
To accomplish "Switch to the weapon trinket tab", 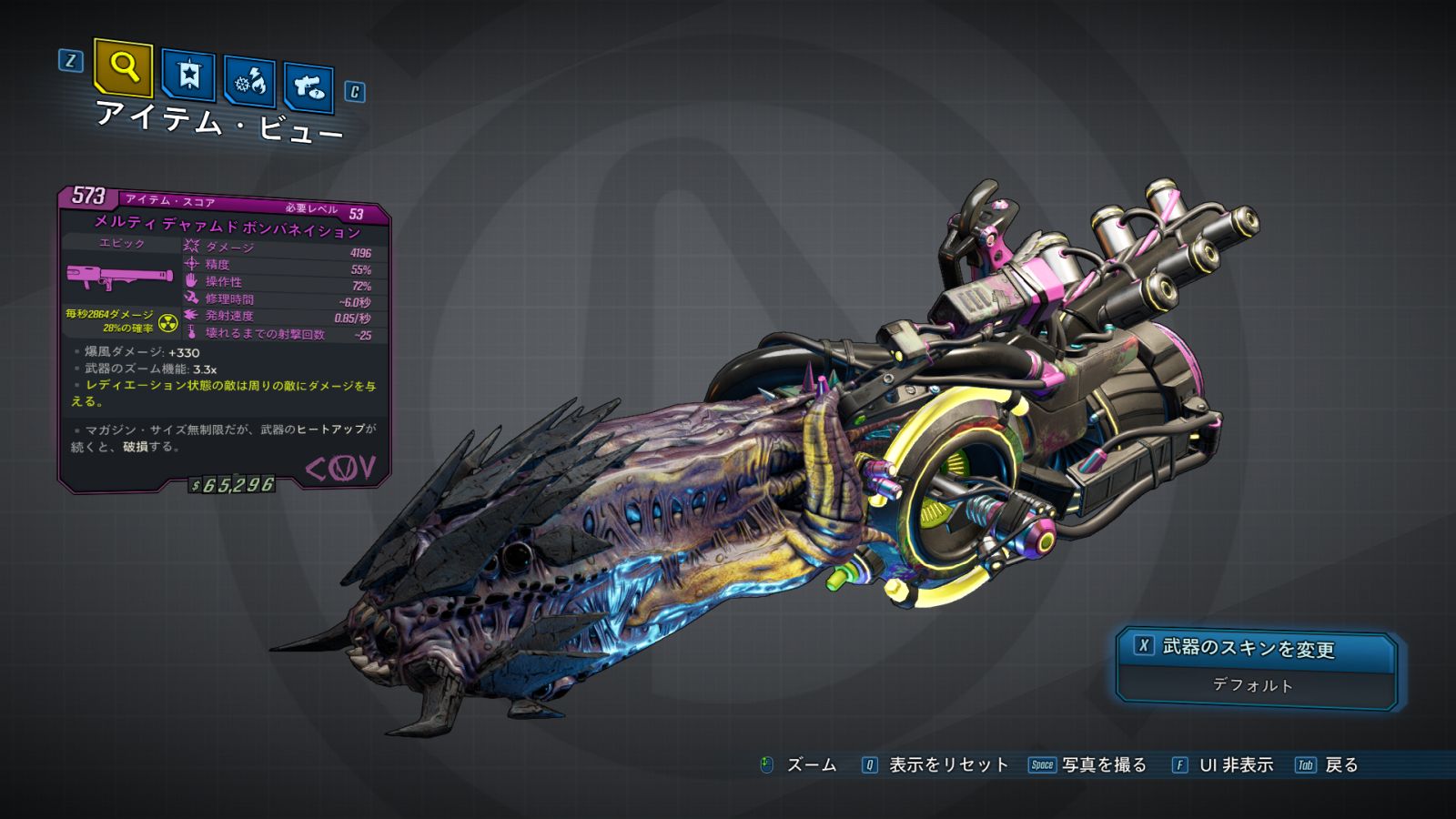I will (308, 87).
